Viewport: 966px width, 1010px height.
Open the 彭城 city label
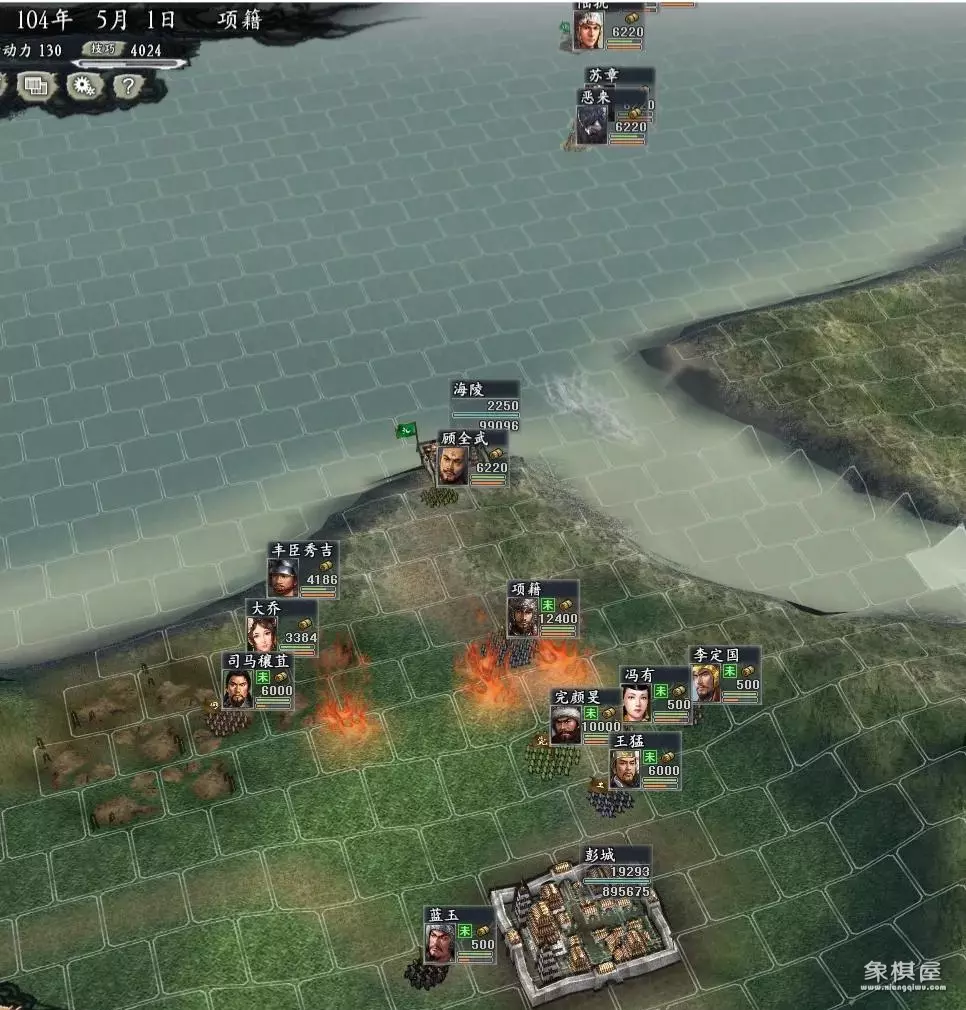598,856
